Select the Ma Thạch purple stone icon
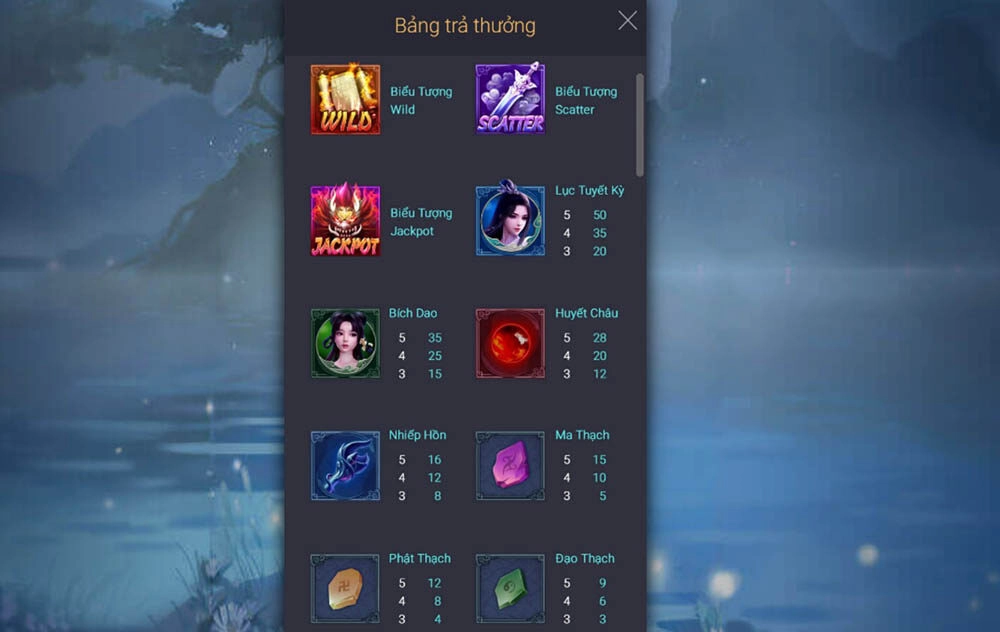This screenshot has width=1000, height=632. [510, 466]
